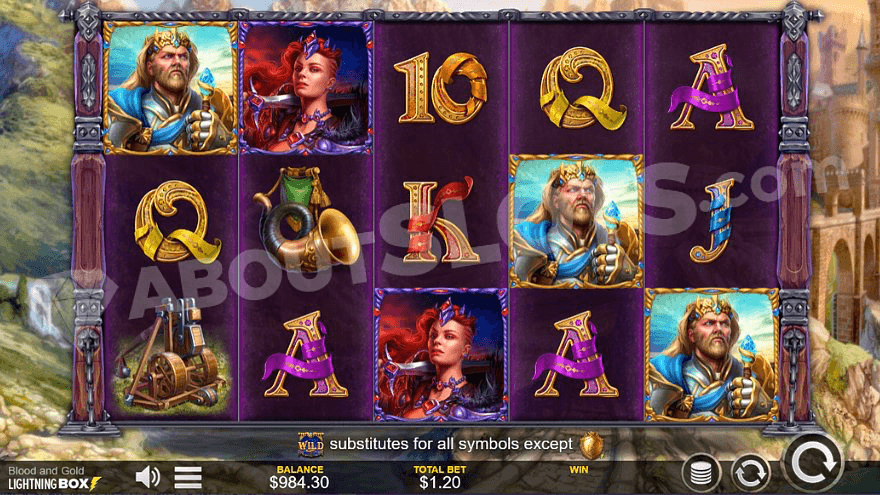
Task: Open autoplay with the two-arrow button
Action: coord(750,471)
